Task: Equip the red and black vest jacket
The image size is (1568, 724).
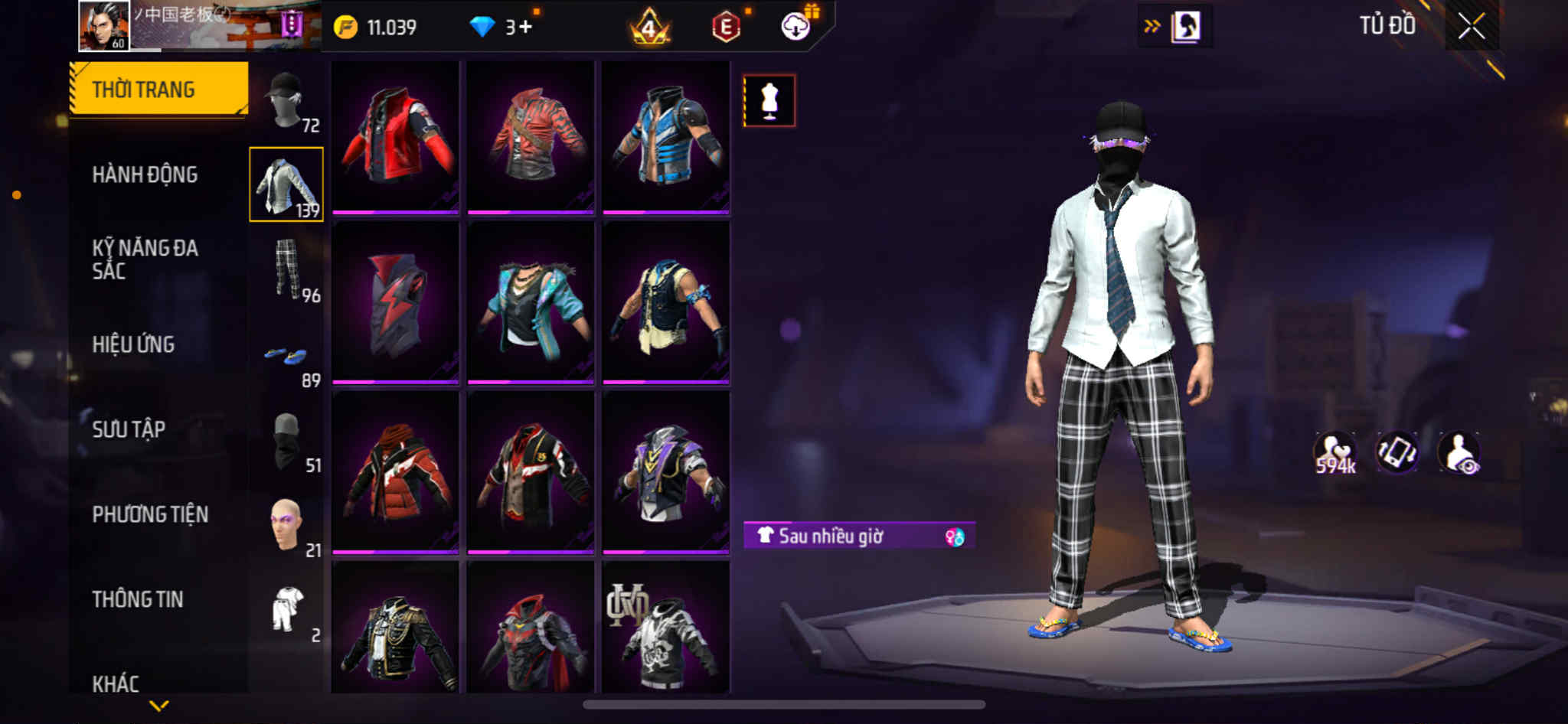Action: (395, 135)
